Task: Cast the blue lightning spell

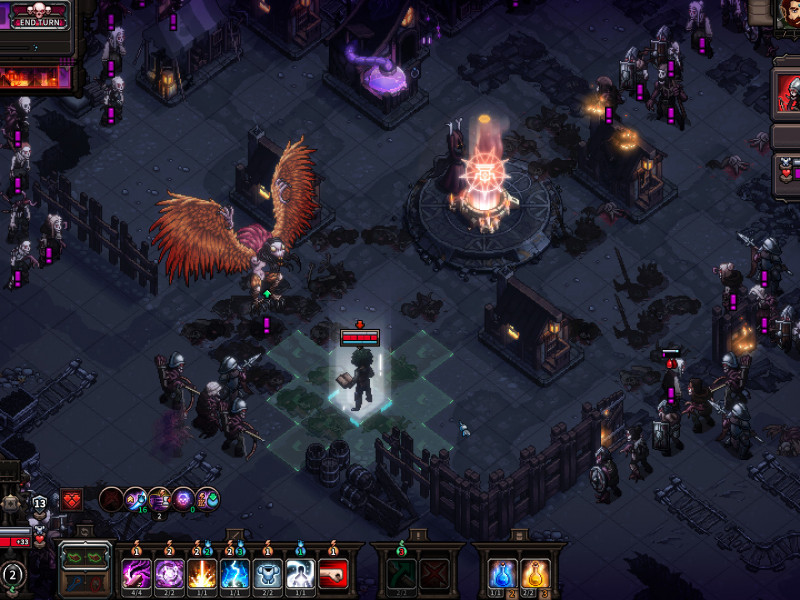Action: [235, 573]
